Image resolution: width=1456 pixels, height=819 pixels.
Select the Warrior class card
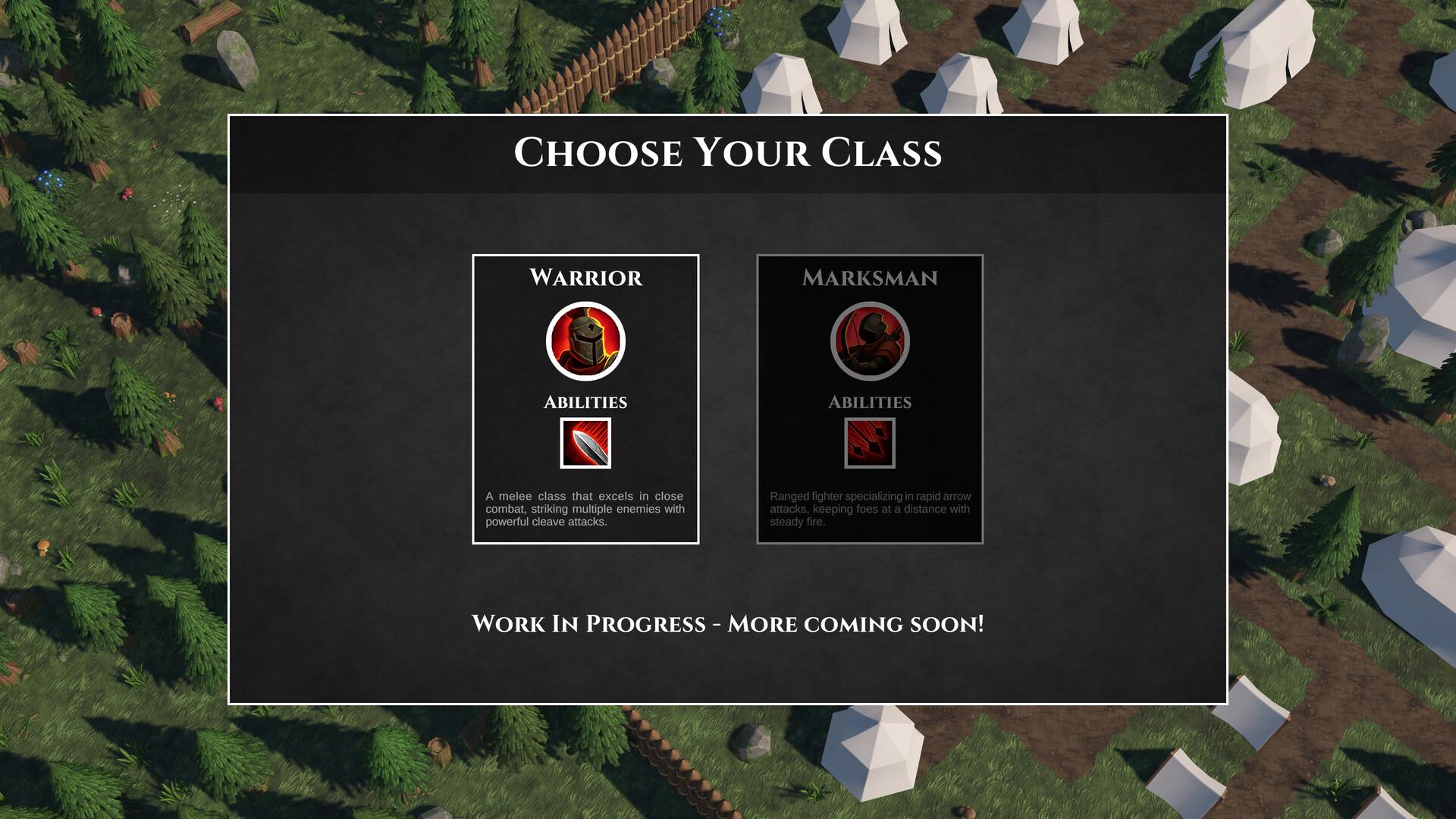click(x=585, y=400)
